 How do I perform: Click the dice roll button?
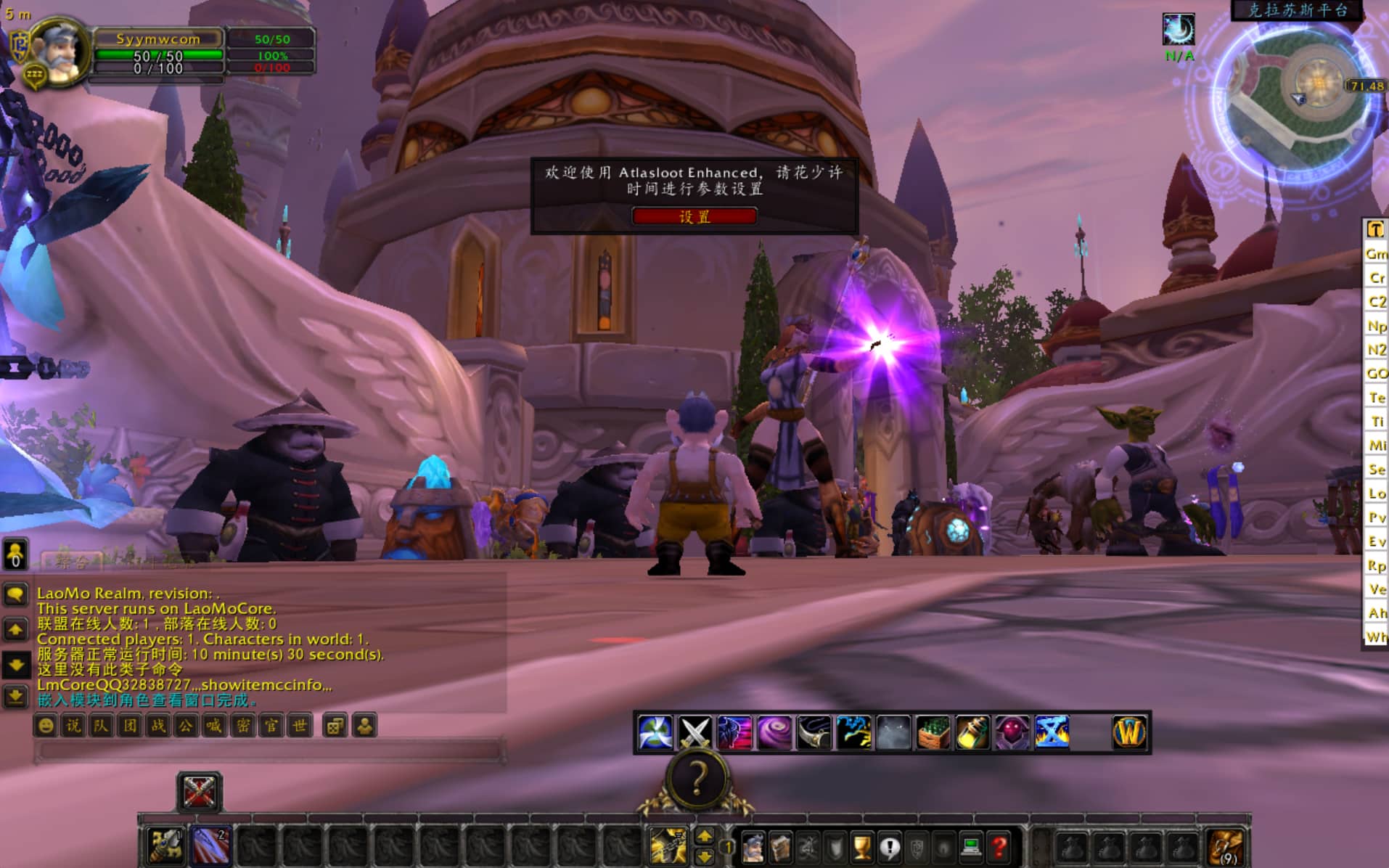(x=335, y=726)
